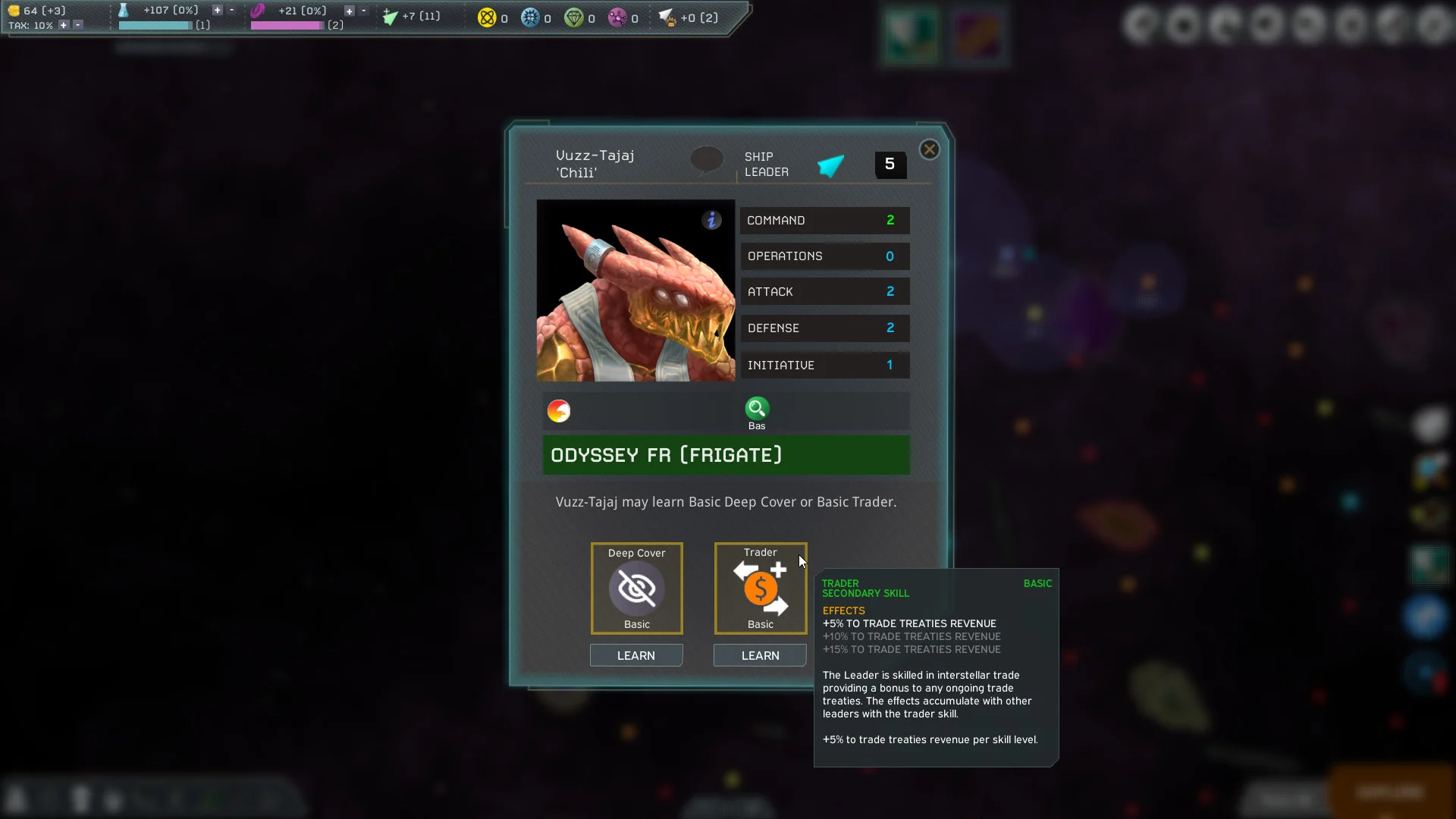The height and width of the screenshot is (819, 1456).
Task: Click the Command stat row
Action: (x=824, y=220)
